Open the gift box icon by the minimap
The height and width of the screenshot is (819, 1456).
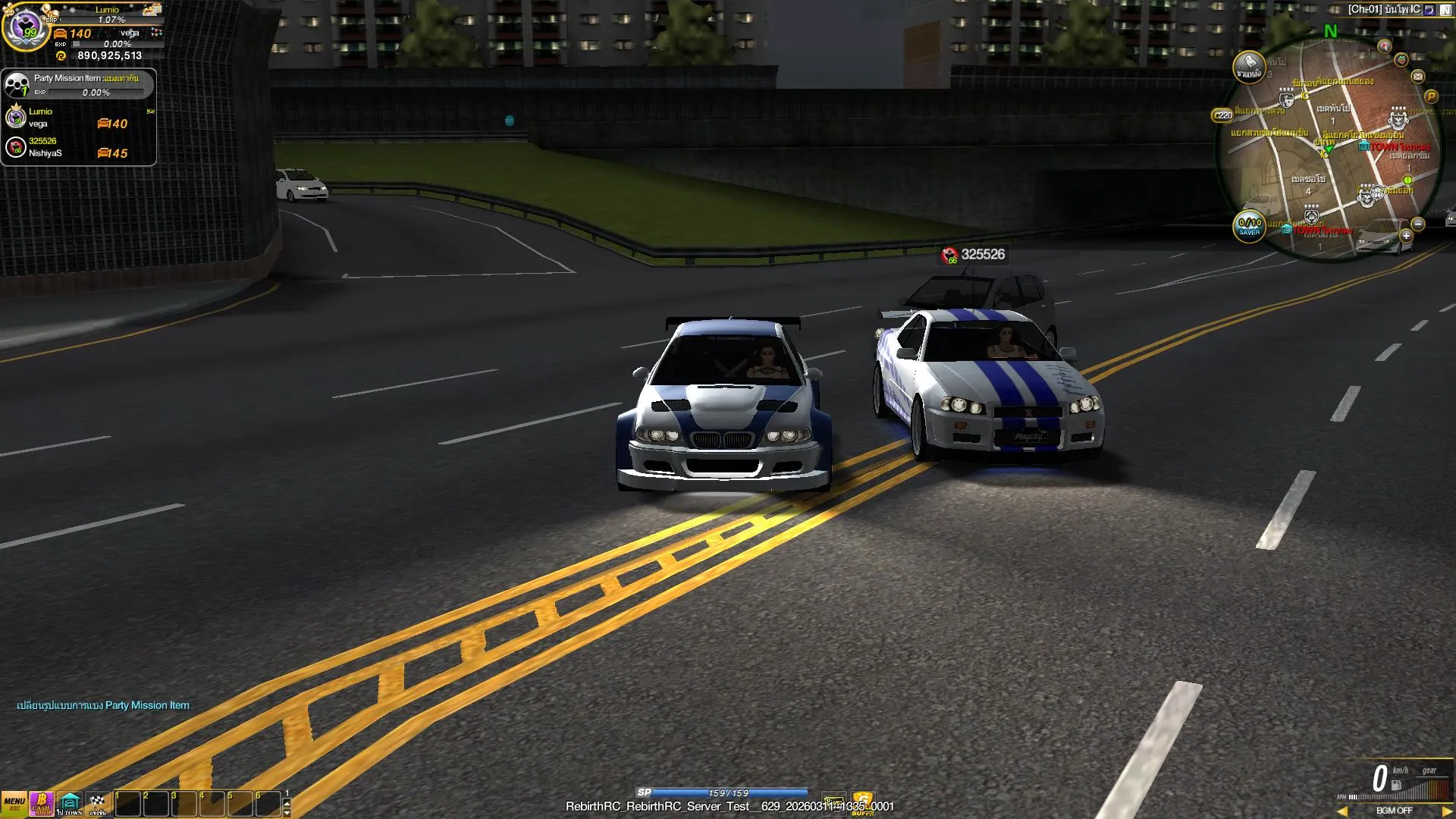[1401, 59]
